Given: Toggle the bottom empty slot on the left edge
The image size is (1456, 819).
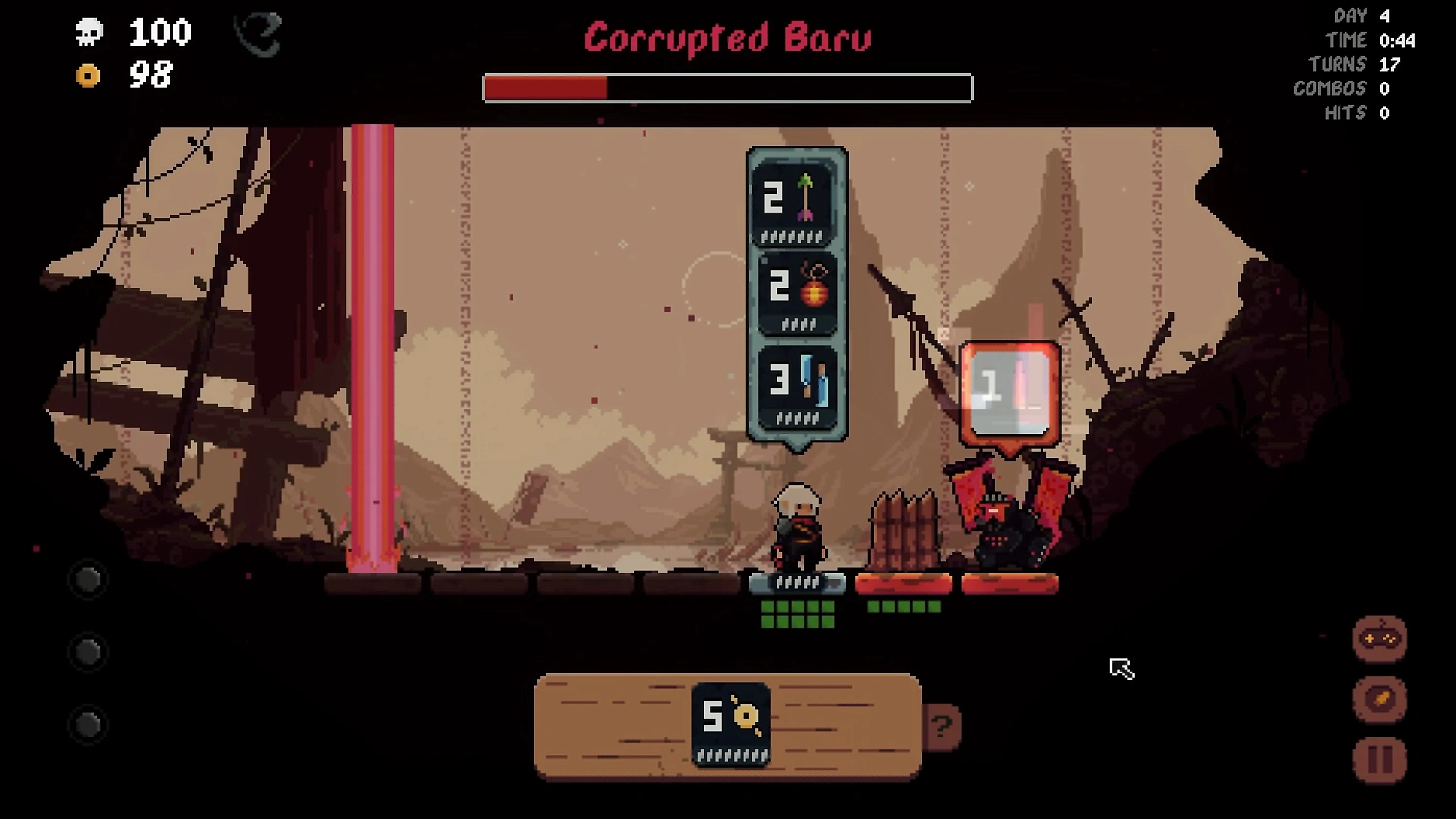Looking at the screenshot, I should click(86, 723).
